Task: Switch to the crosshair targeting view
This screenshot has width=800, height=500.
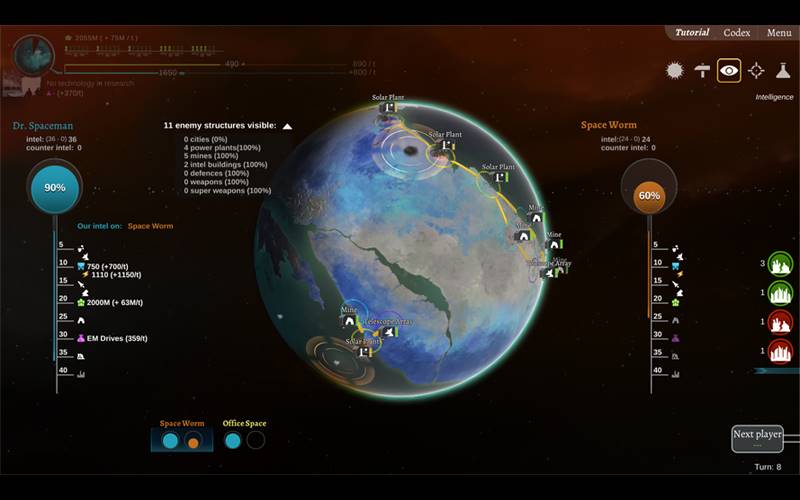Action: pyautogui.click(x=756, y=70)
